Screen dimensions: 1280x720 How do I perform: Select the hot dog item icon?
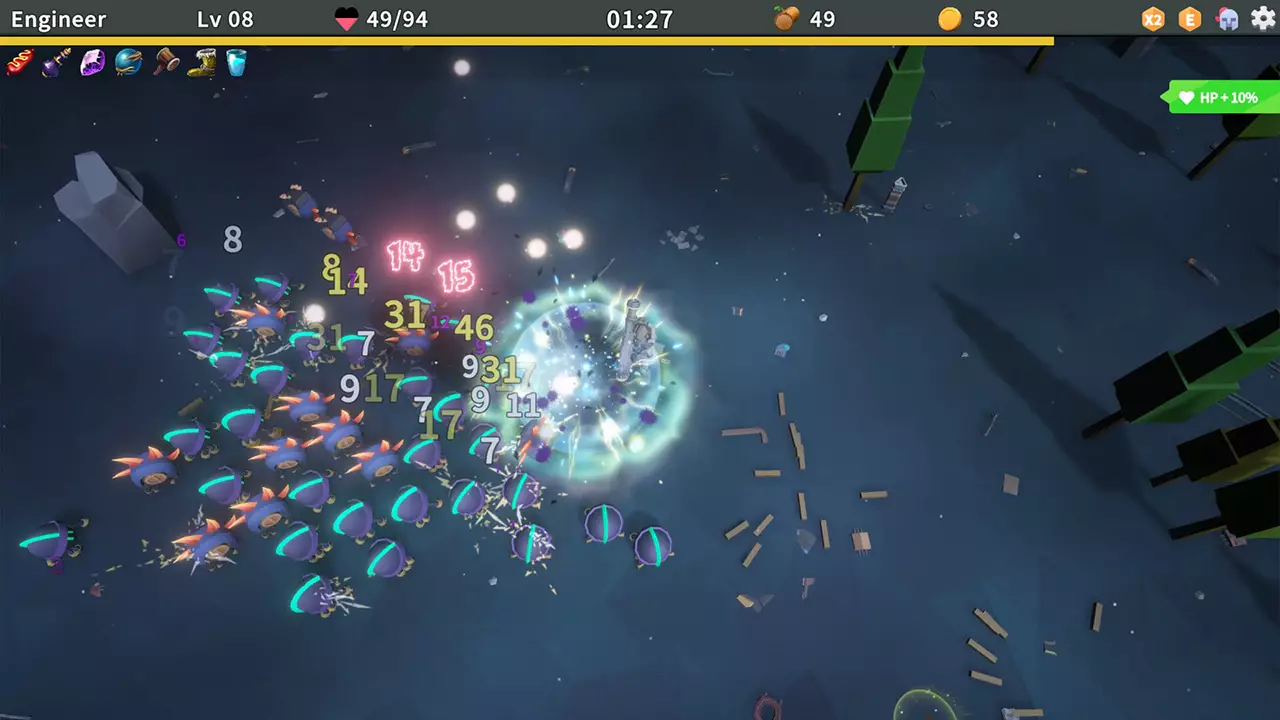point(20,63)
